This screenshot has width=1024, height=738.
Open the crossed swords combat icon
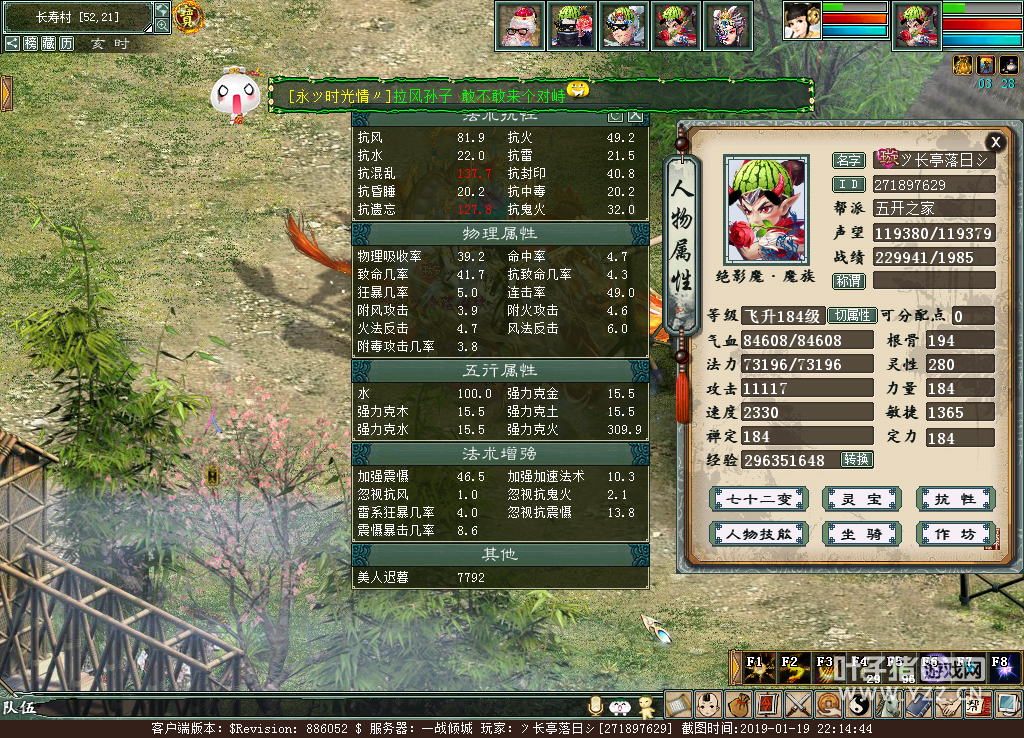click(798, 705)
